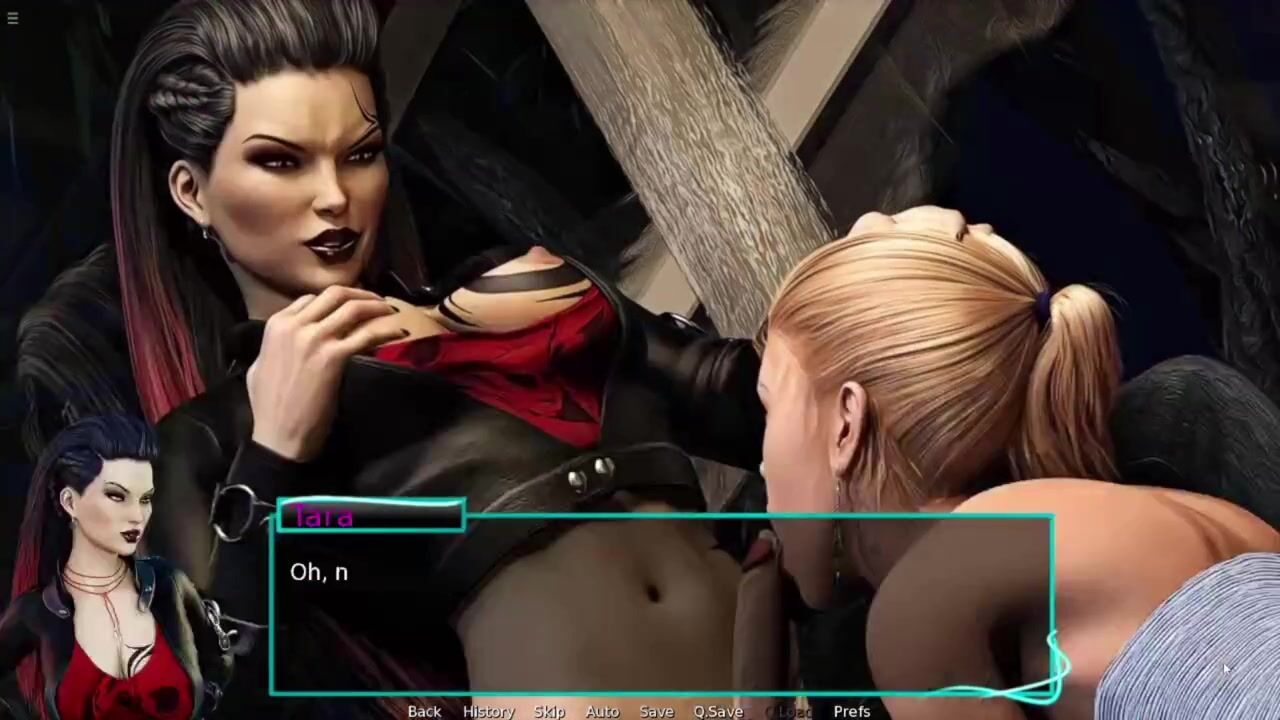Open Prefs settings

(x=852, y=711)
